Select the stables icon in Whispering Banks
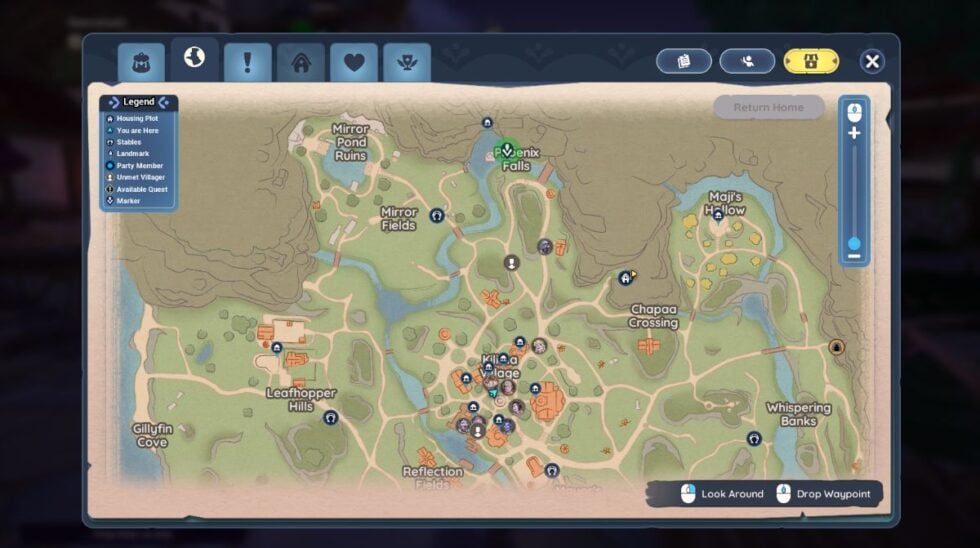 [754, 438]
